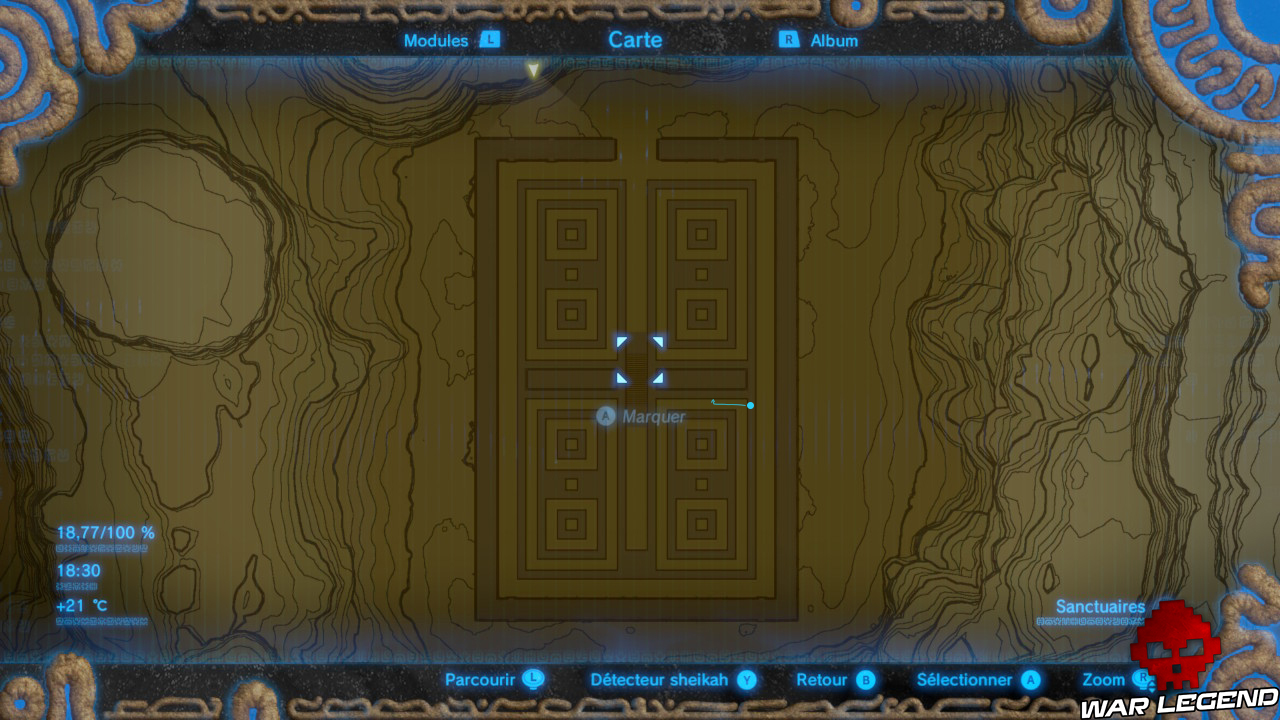Viewport: 1280px width, 720px height.
Task: Click the A button icon beside Sélectionner
Action: 1030,680
